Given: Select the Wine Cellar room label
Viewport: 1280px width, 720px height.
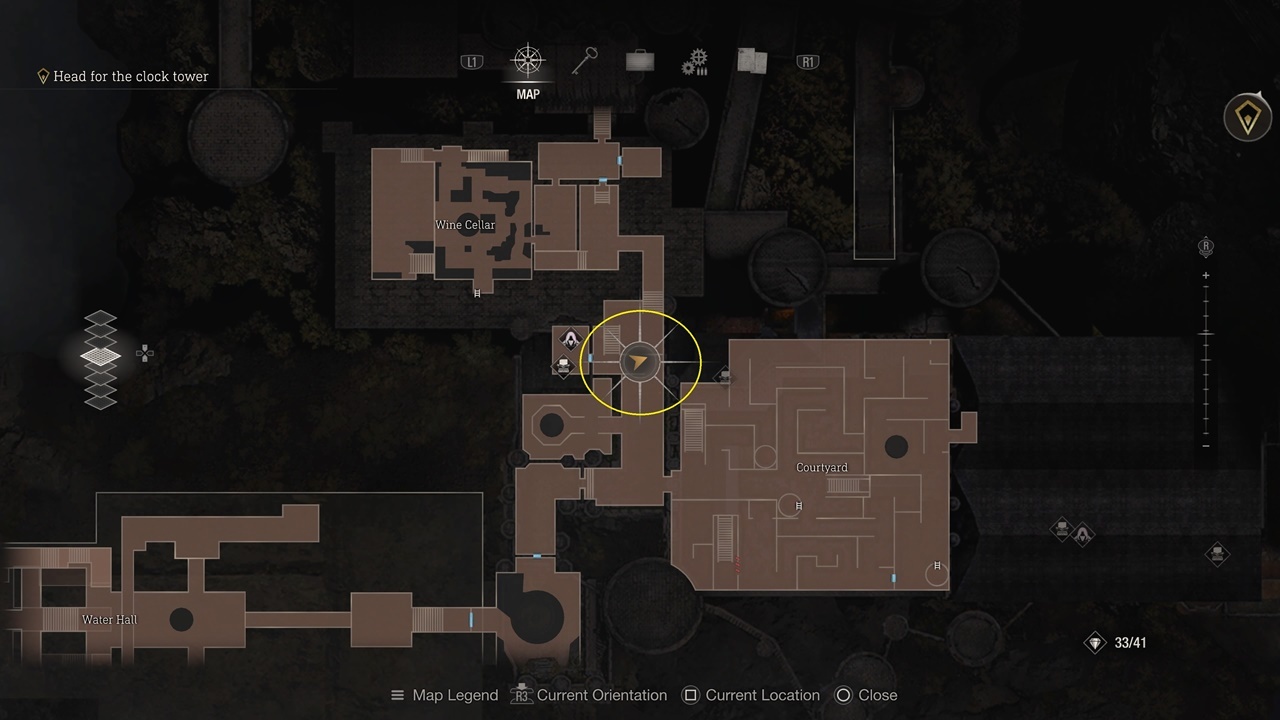Looking at the screenshot, I should 465,225.
